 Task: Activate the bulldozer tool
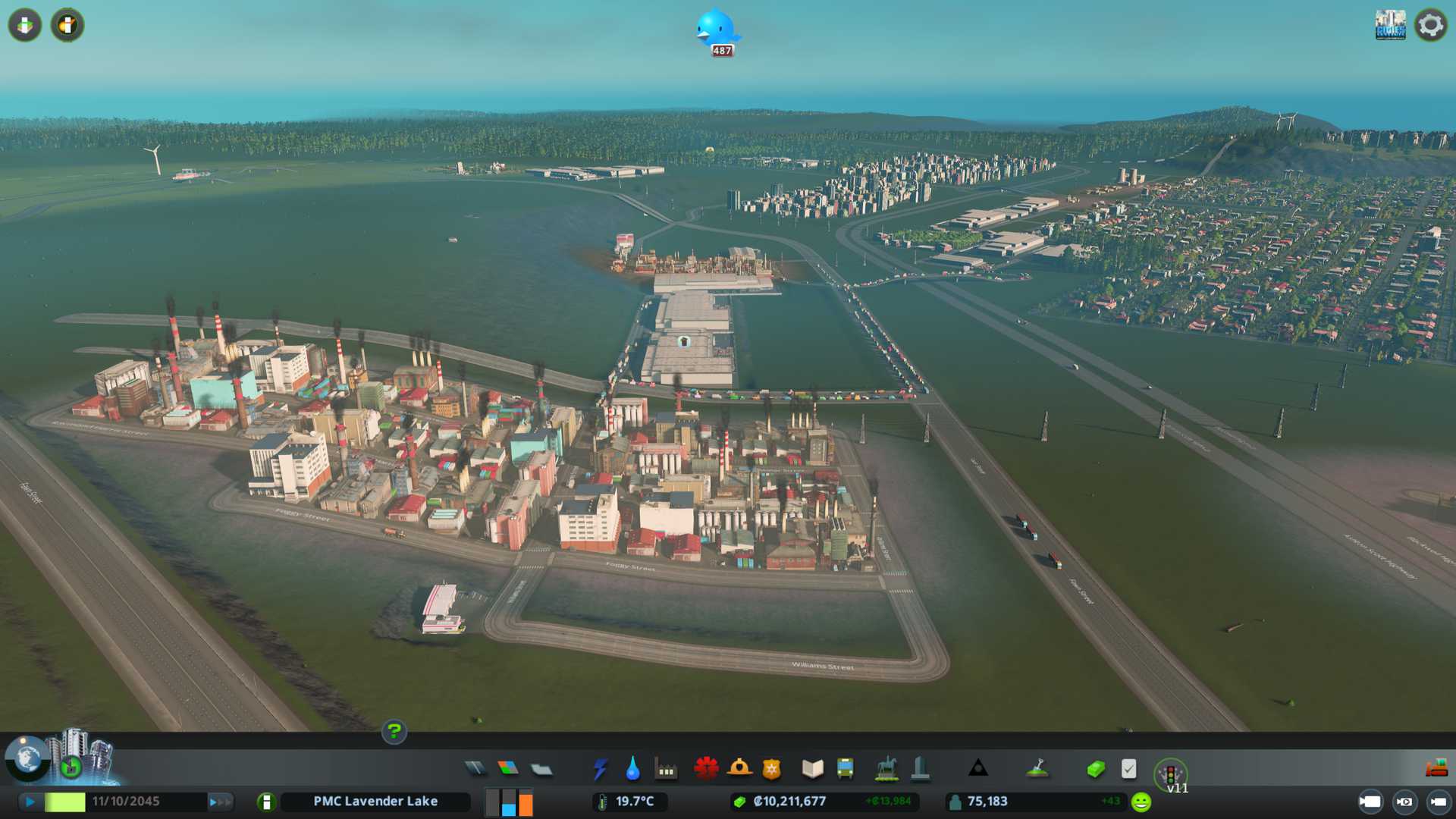1436,769
